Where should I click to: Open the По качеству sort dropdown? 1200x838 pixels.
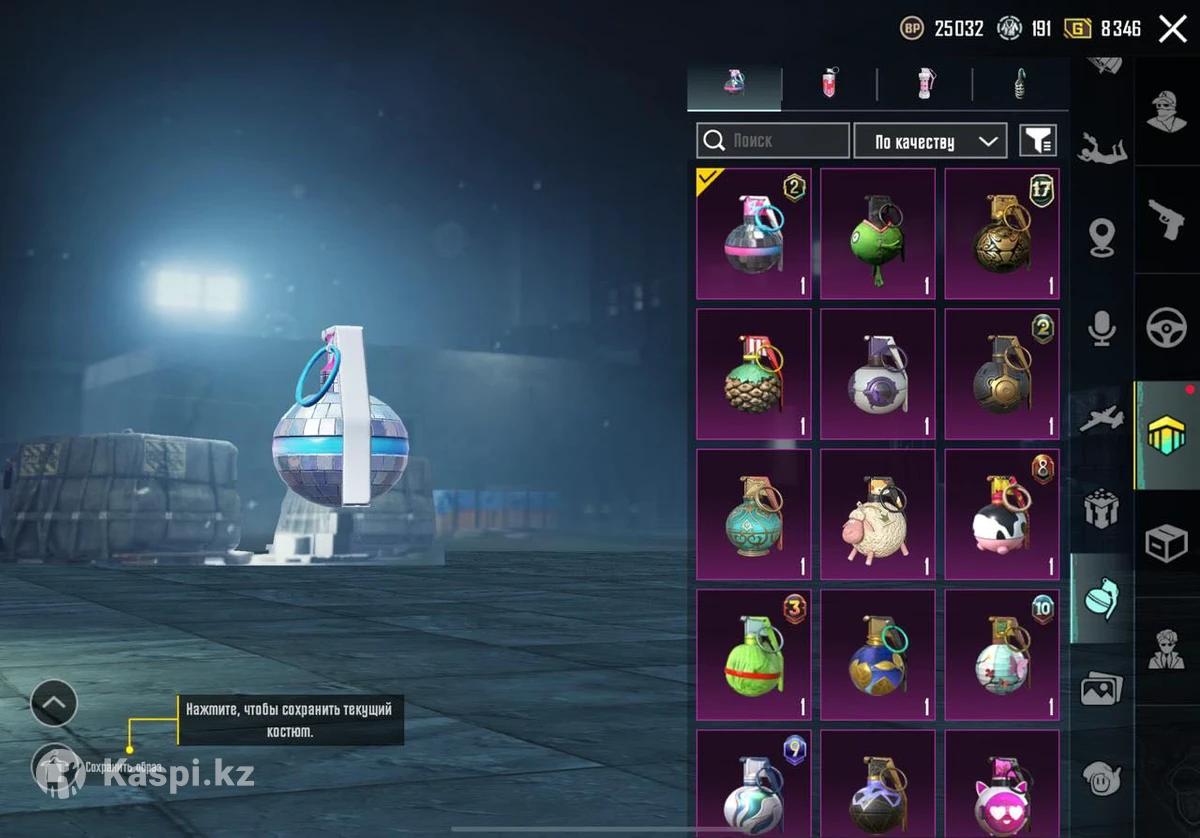point(930,141)
